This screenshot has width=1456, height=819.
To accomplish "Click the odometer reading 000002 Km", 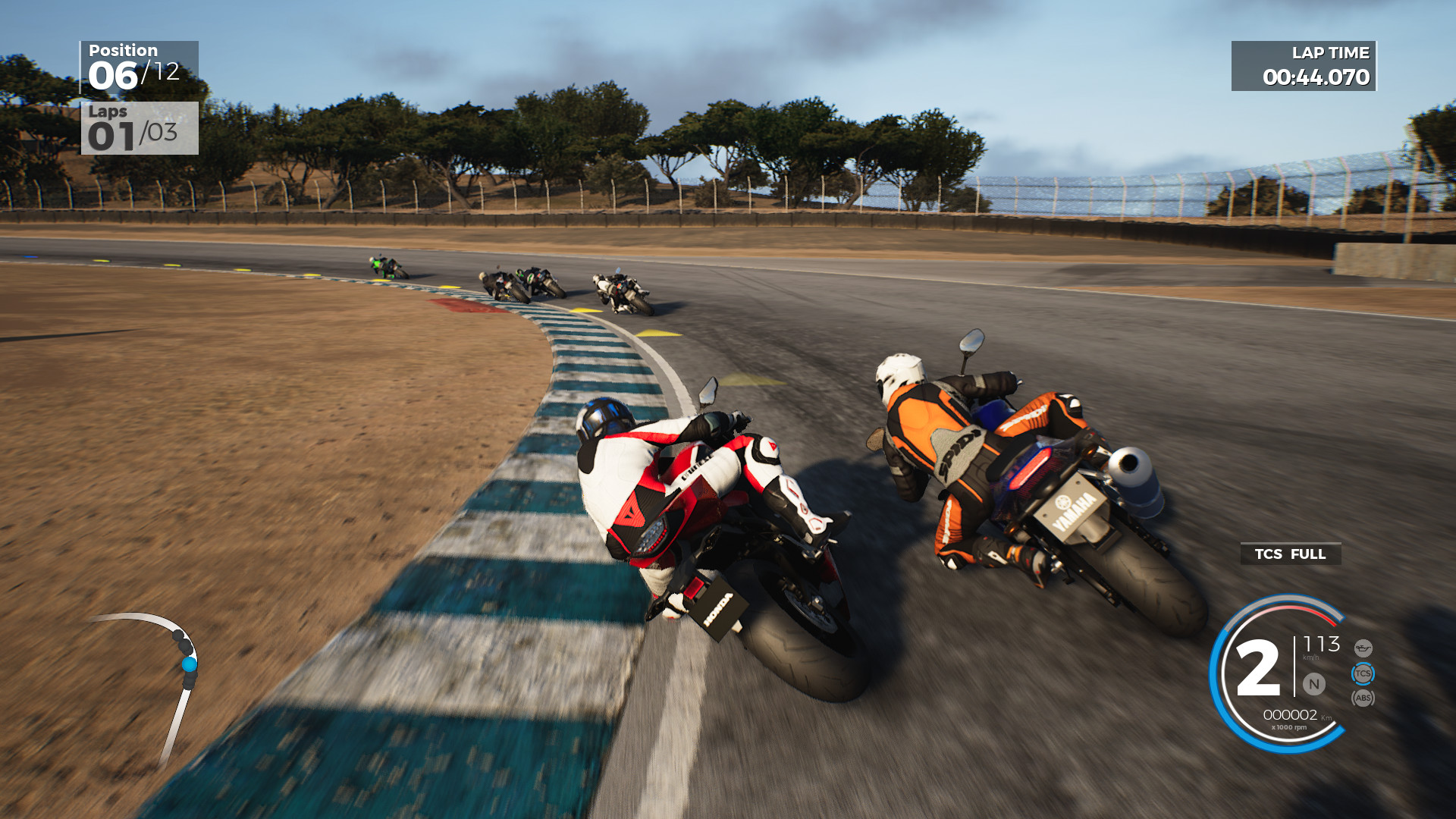I will click(1291, 715).
